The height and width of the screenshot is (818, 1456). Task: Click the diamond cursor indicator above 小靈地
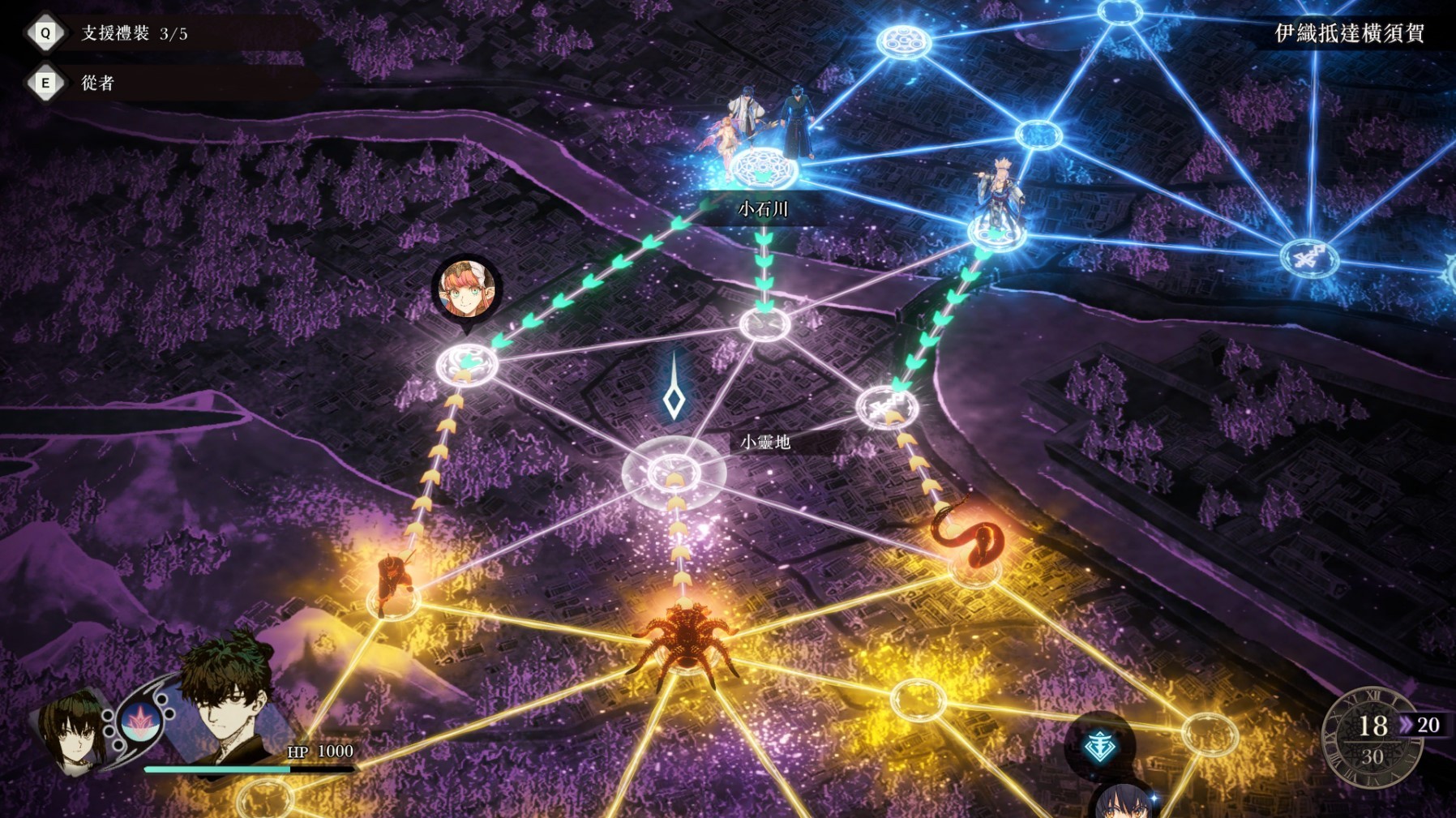(672, 397)
